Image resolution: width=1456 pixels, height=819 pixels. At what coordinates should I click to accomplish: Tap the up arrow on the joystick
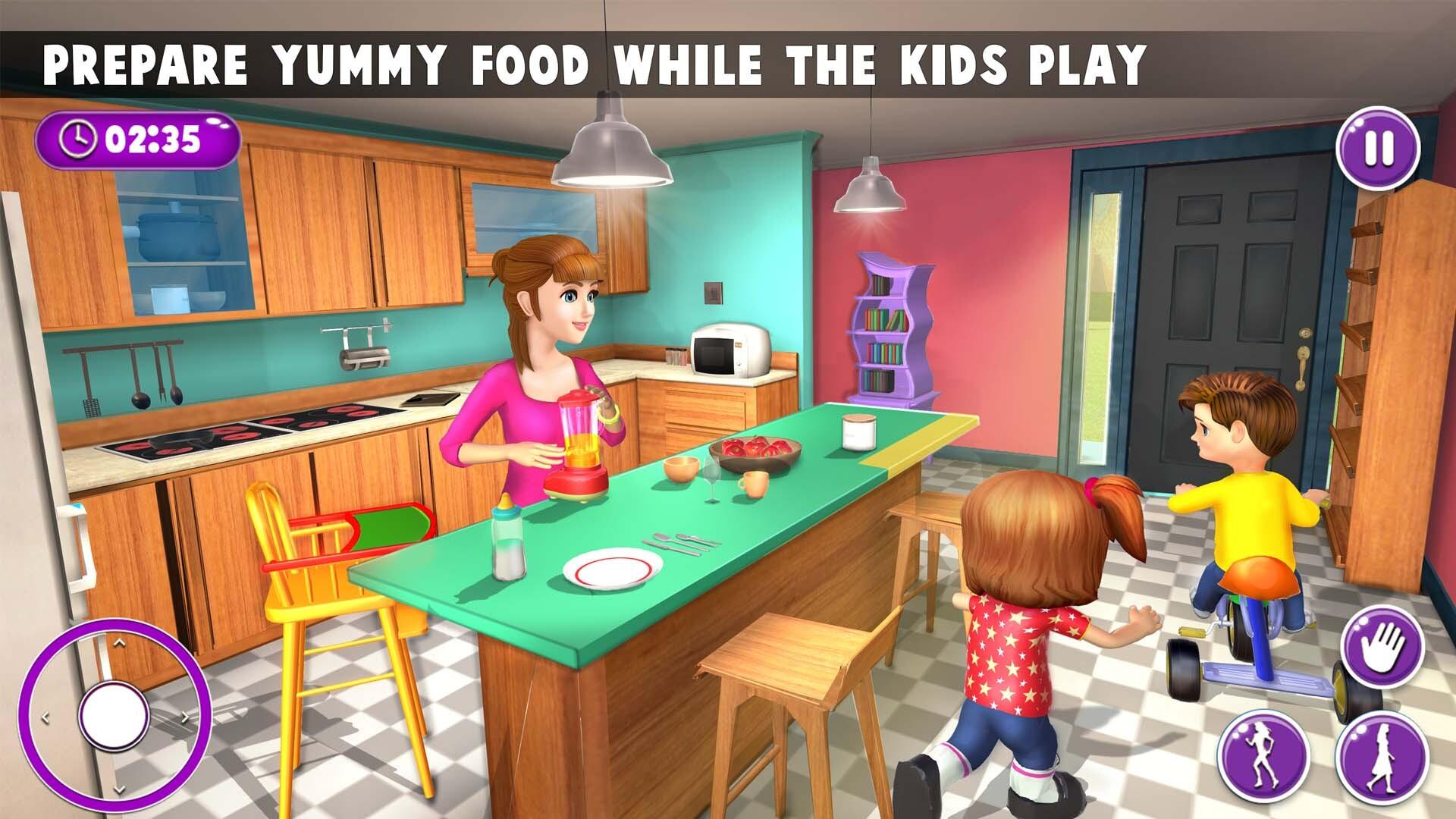(x=118, y=641)
